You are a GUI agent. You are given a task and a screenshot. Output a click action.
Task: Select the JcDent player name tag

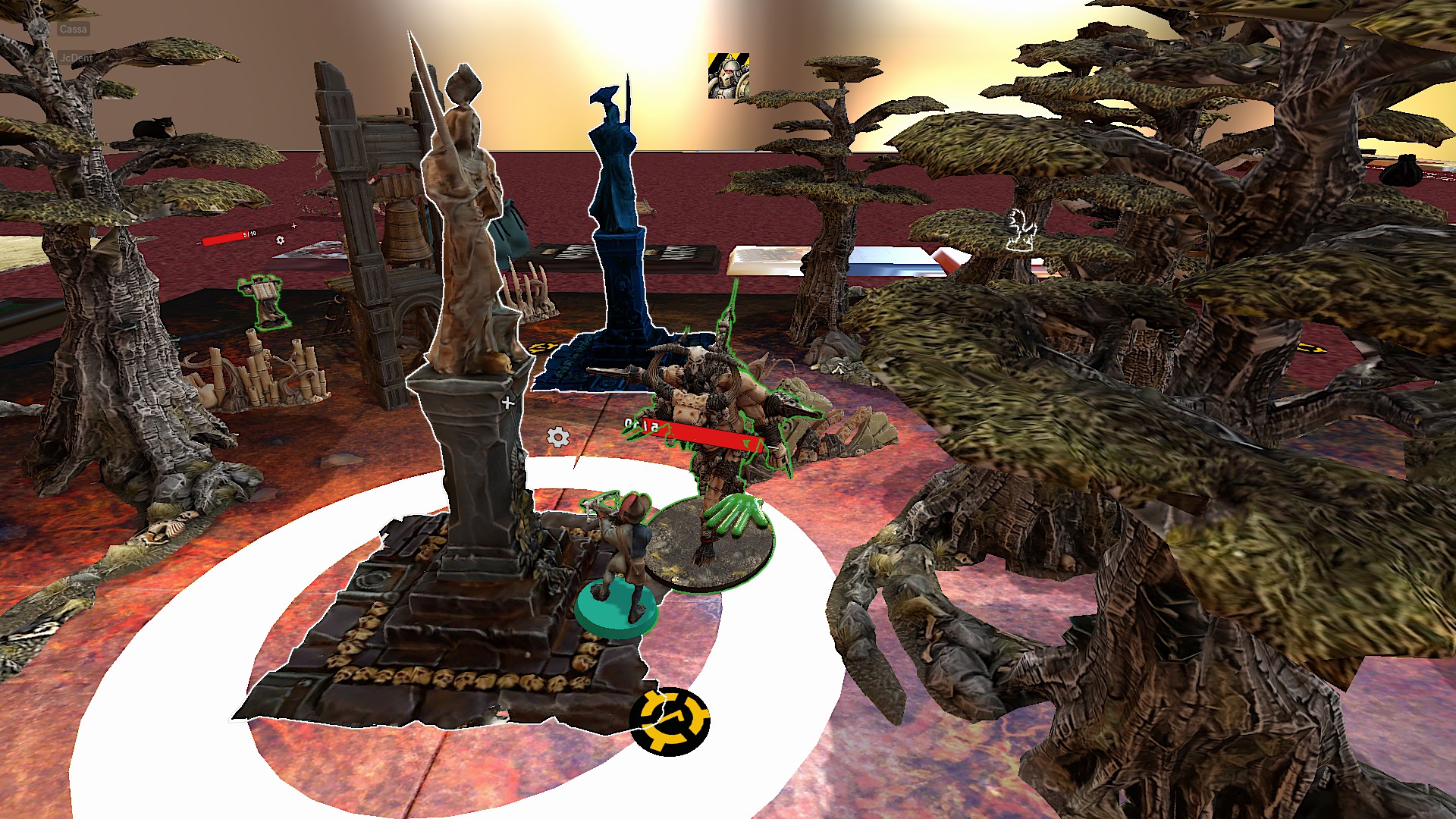[76, 58]
